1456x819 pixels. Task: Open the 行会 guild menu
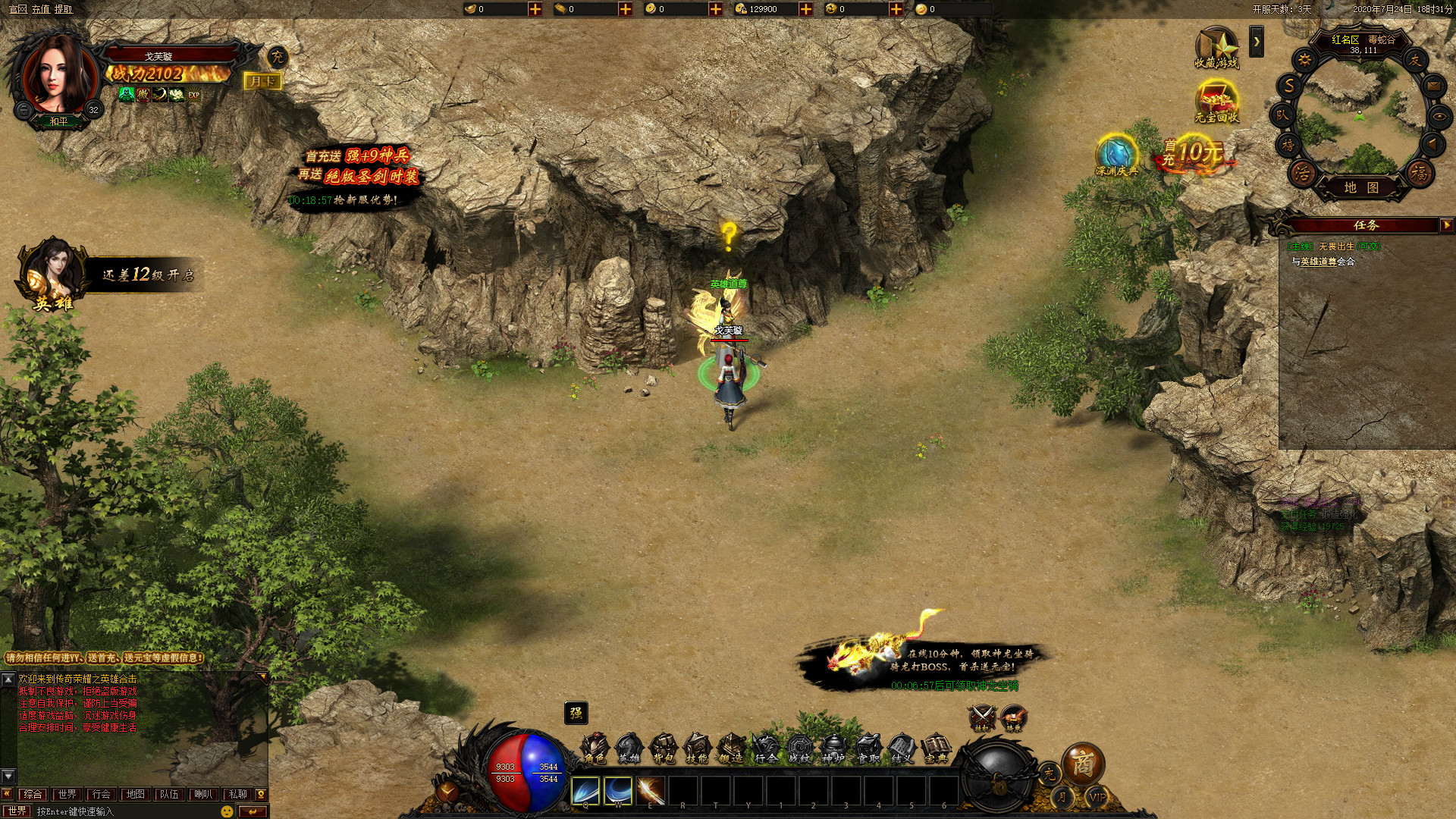[766, 748]
